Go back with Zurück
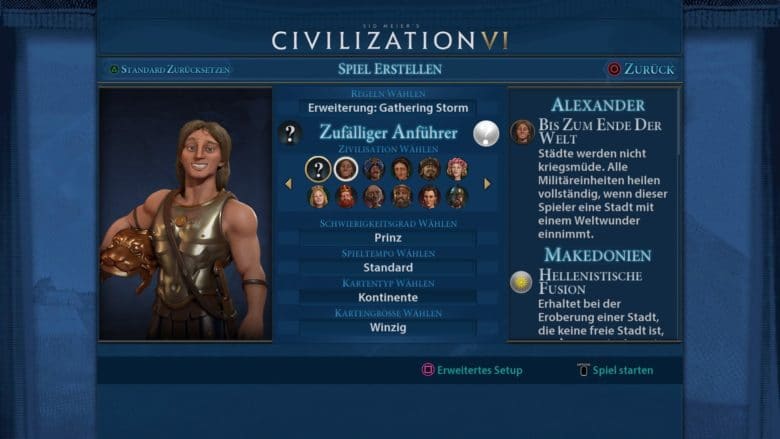The height and width of the screenshot is (439, 780). [x=641, y=69]
